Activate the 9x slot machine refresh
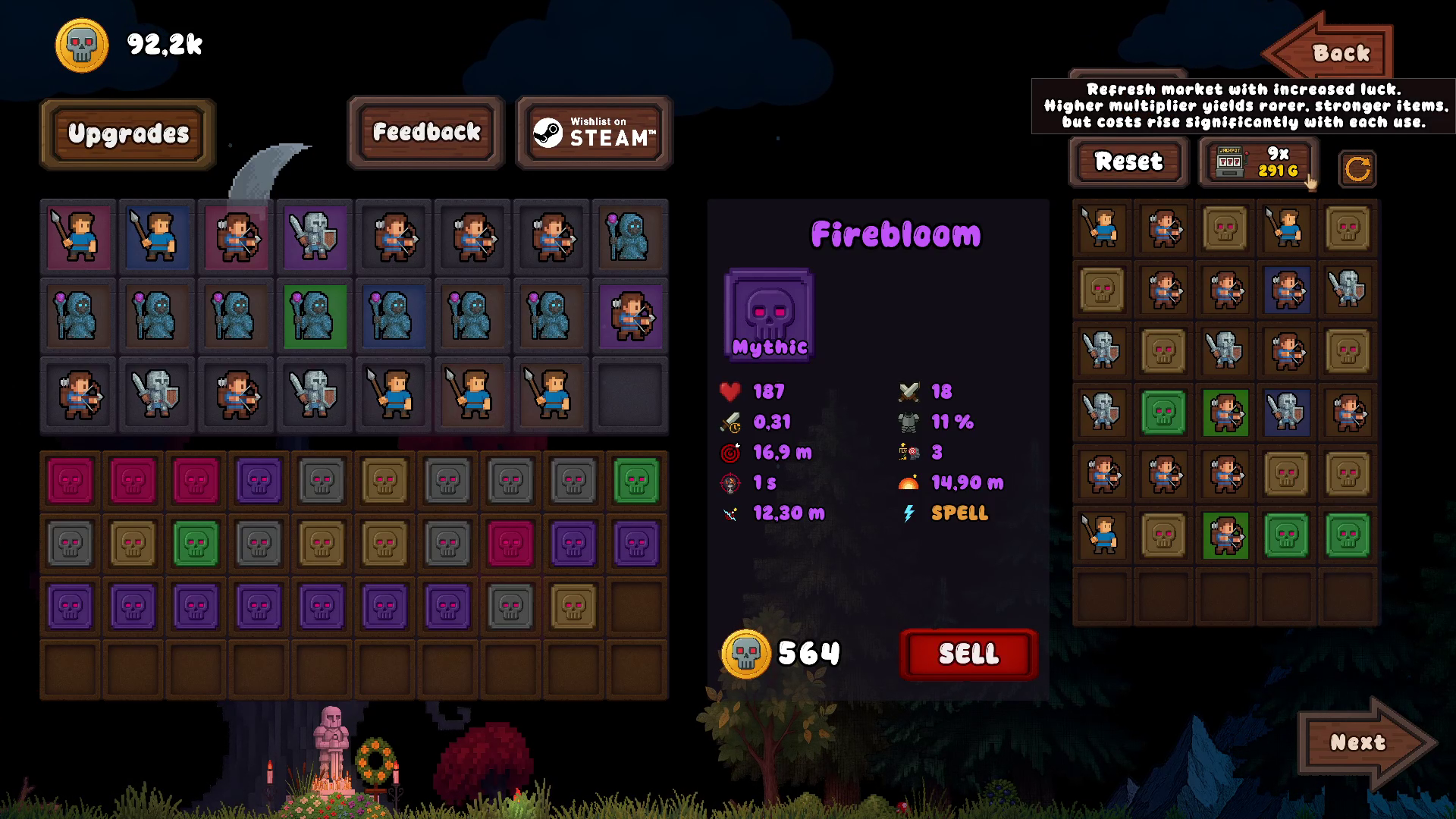The image size is (1456, 819). click(1258, 162)
